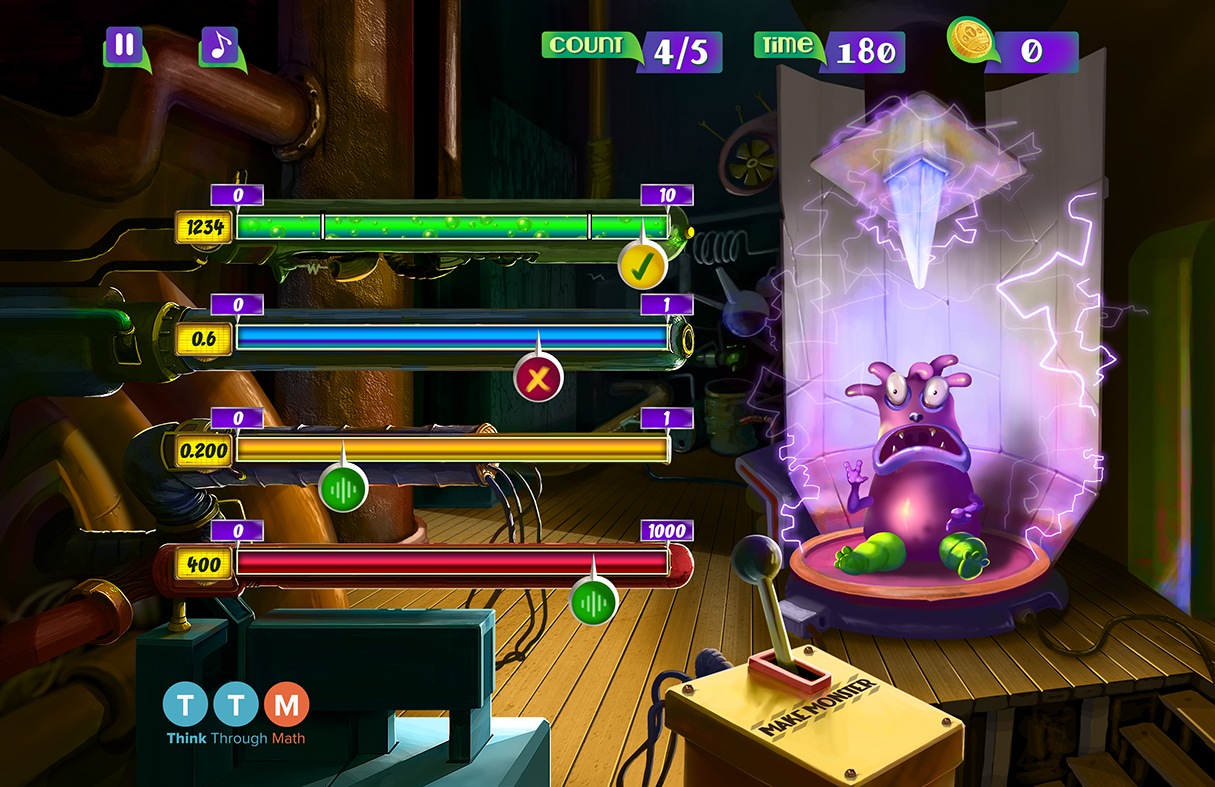The height and width of the screenshot is (787, 1215).
Task: Click the yellow number line bar for 0.200
Action: coord(452,450)
